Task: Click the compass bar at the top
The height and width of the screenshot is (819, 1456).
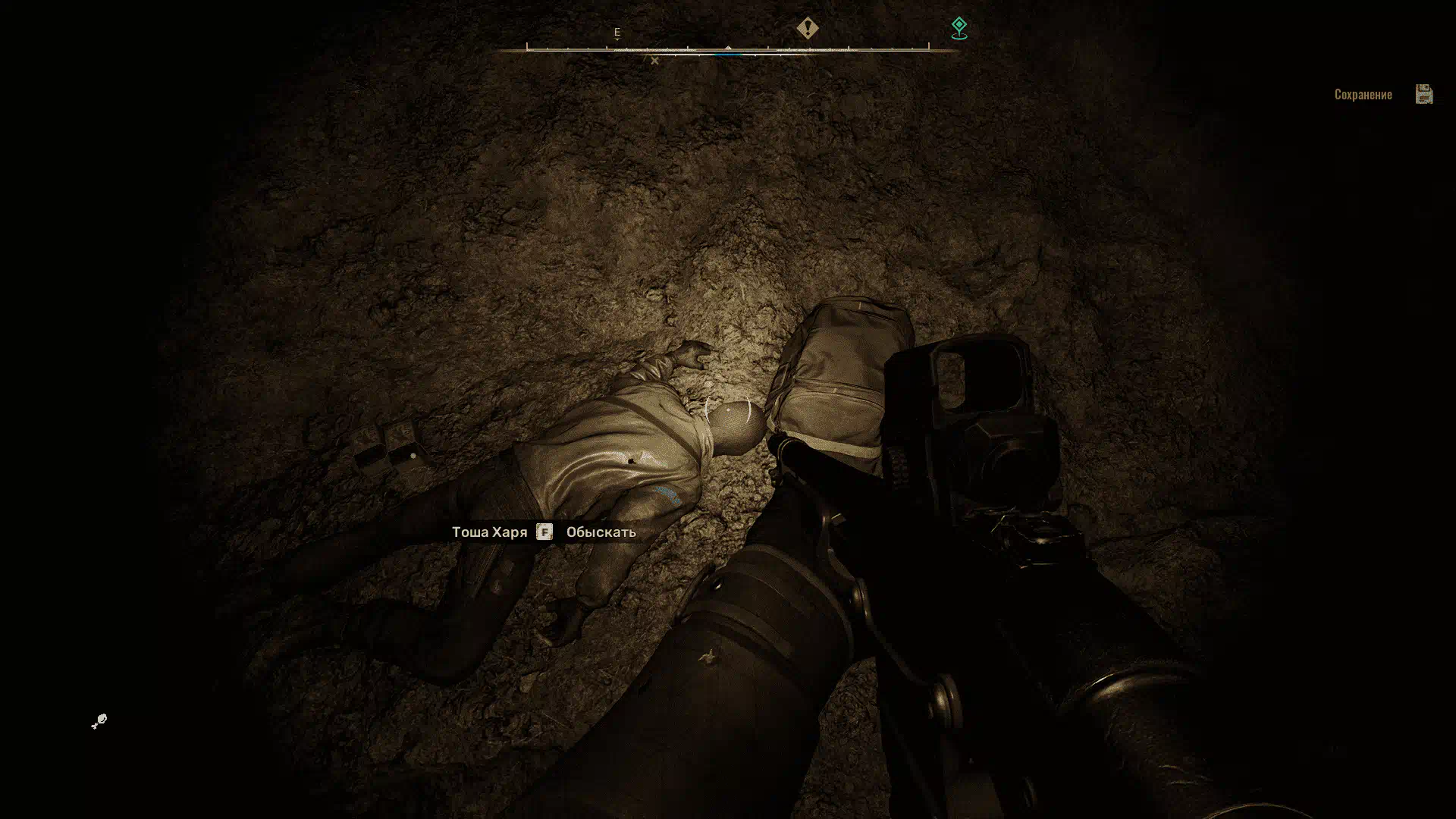Action: pyautogui.click(x=728, y=49)
